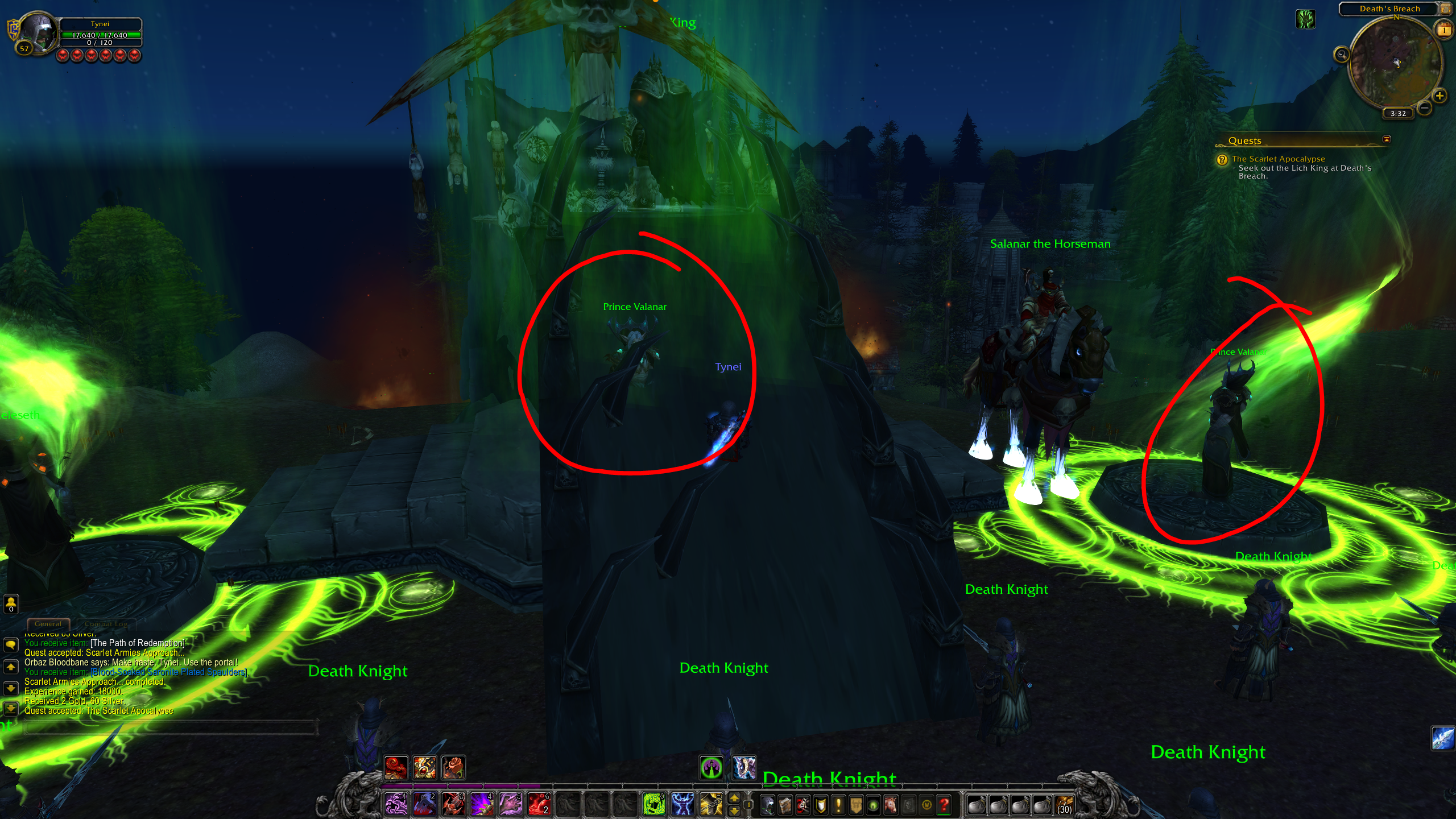This screenshot has width=1456, height=819.
Task: Open the main backpack showing (30)
Action: coord(1064,805)
